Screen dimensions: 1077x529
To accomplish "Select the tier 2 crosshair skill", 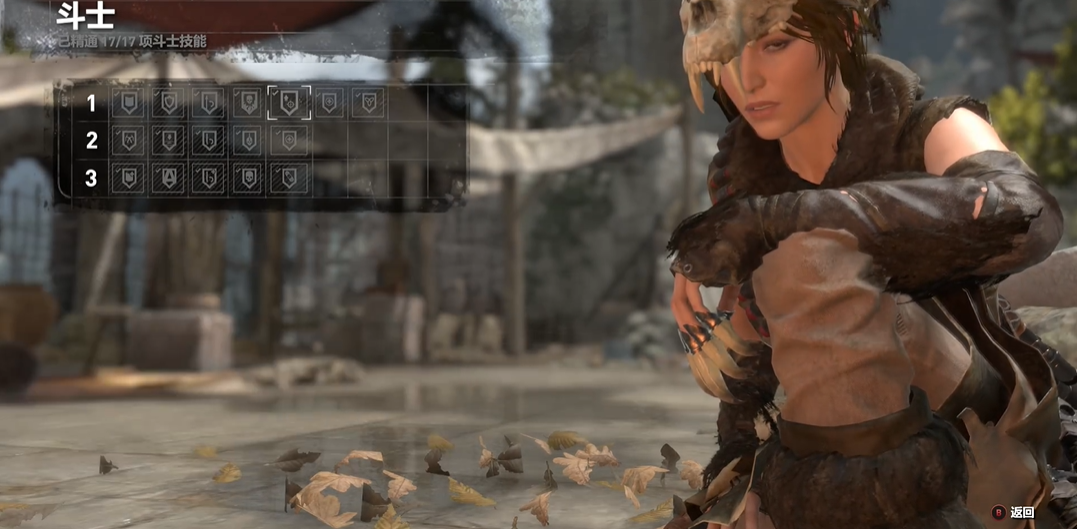I will click(289, 140).
